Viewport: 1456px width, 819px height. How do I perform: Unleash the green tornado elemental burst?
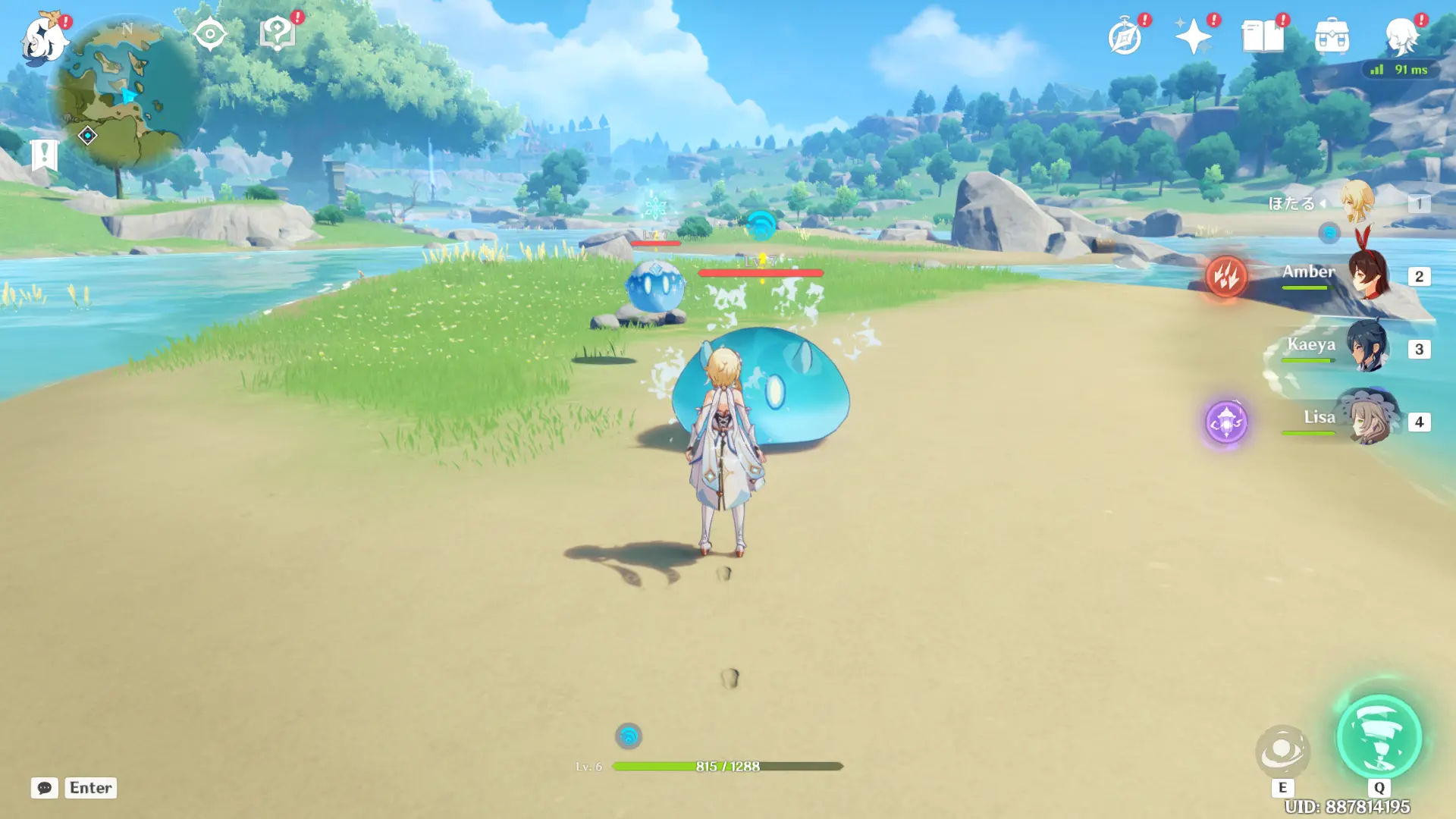(1379, 736)
